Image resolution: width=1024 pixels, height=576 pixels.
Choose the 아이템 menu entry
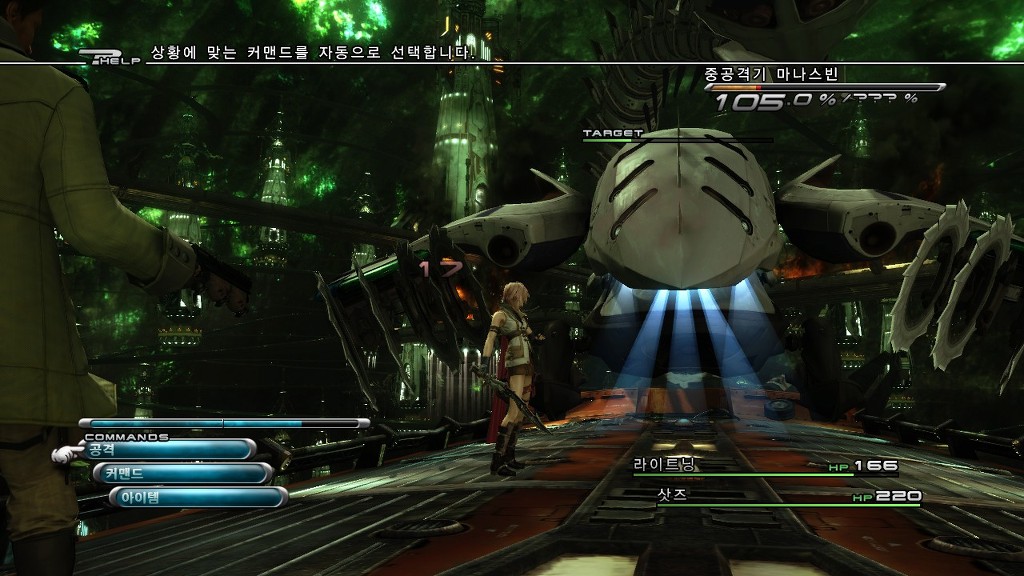(197, 497)
